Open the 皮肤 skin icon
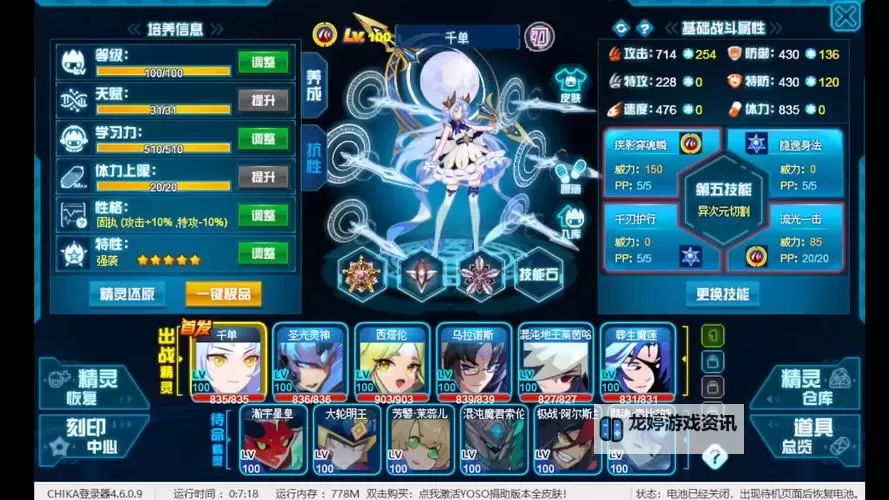This screenshot has height=500, width=889. [x=569, y=83]
